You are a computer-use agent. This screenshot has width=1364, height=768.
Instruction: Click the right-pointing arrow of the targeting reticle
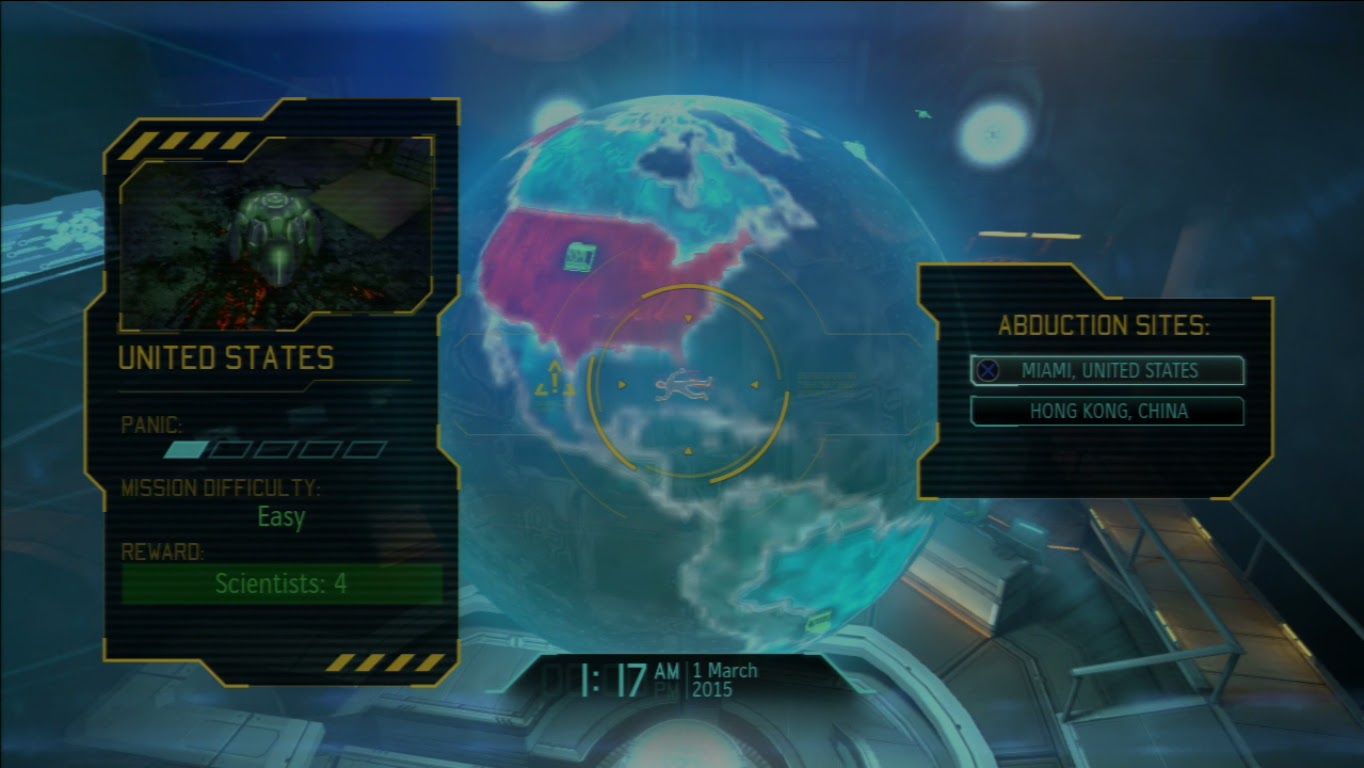click(755, 385)
